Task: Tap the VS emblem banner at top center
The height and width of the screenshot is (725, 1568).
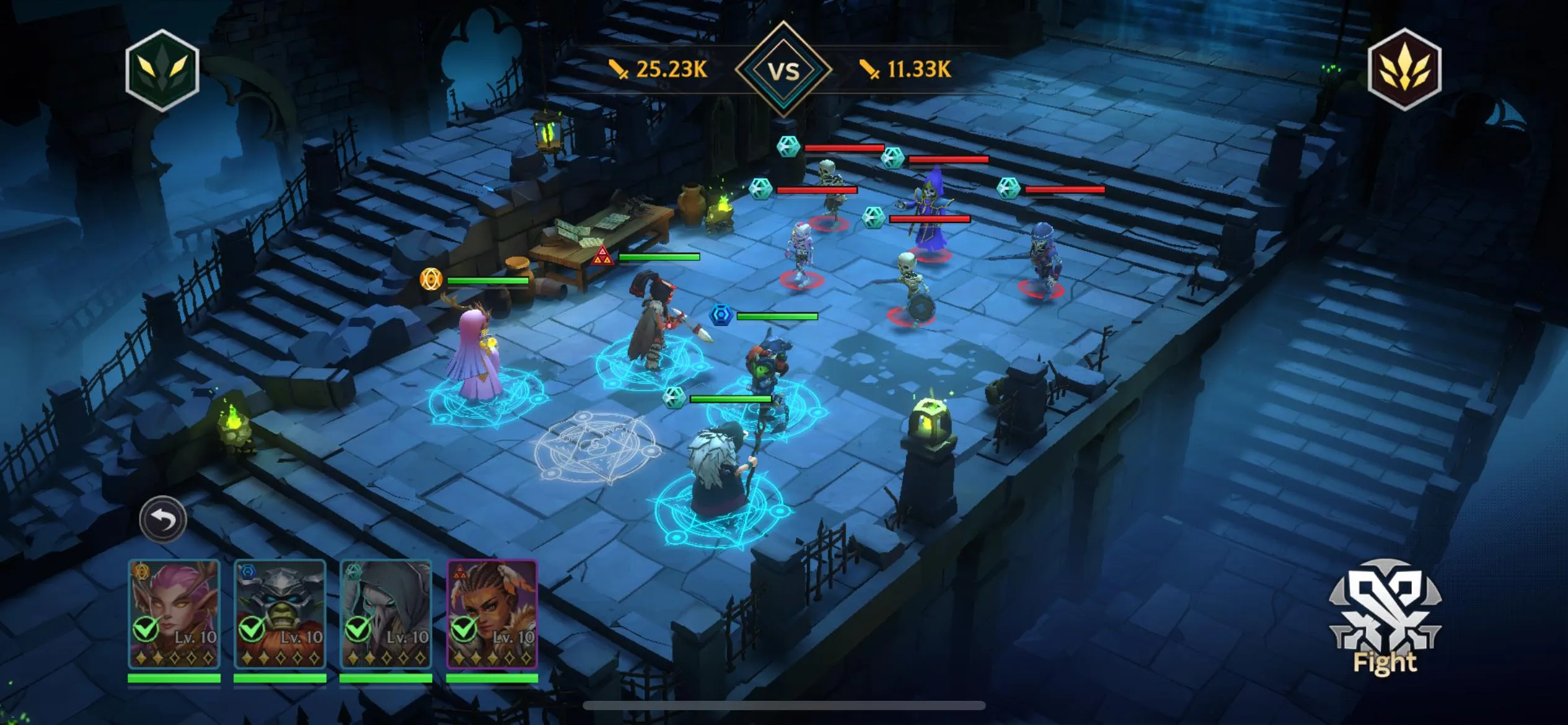Action: tap(784, 68)
